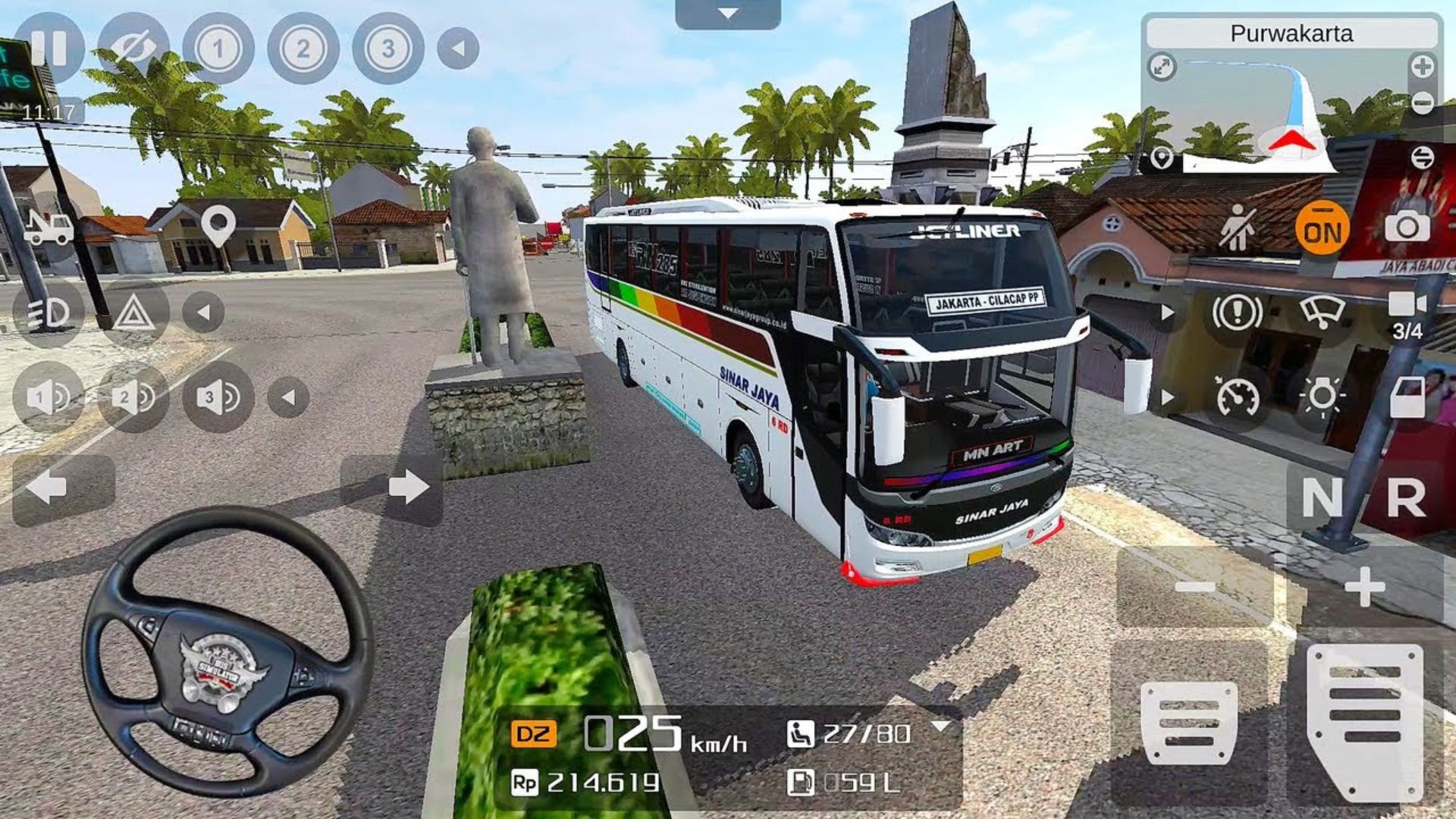
Task: Toggle the orange ON engine button
Action: pos(1322,227)
